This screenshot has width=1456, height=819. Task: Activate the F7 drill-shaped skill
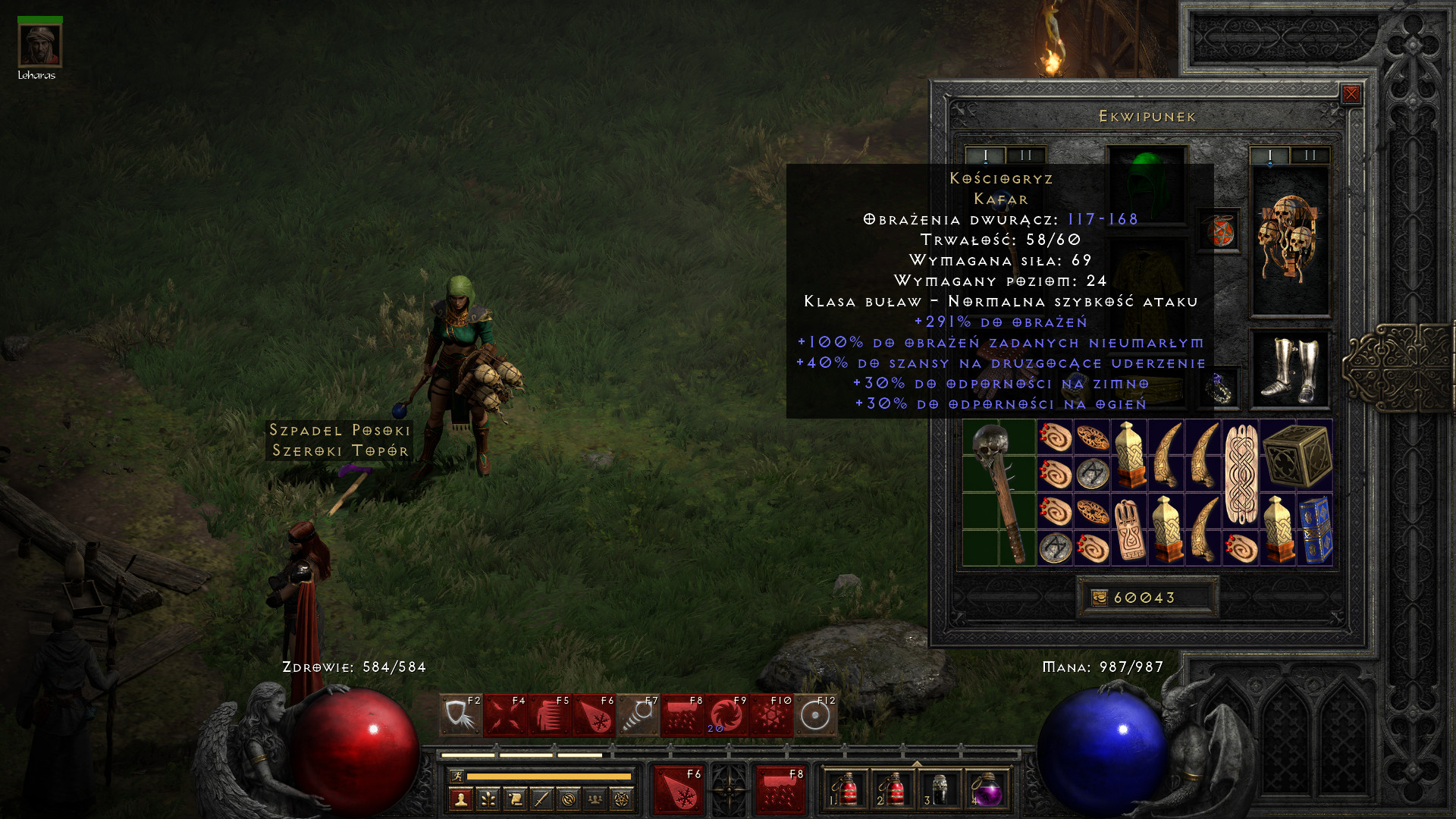[x=638, y=714]
